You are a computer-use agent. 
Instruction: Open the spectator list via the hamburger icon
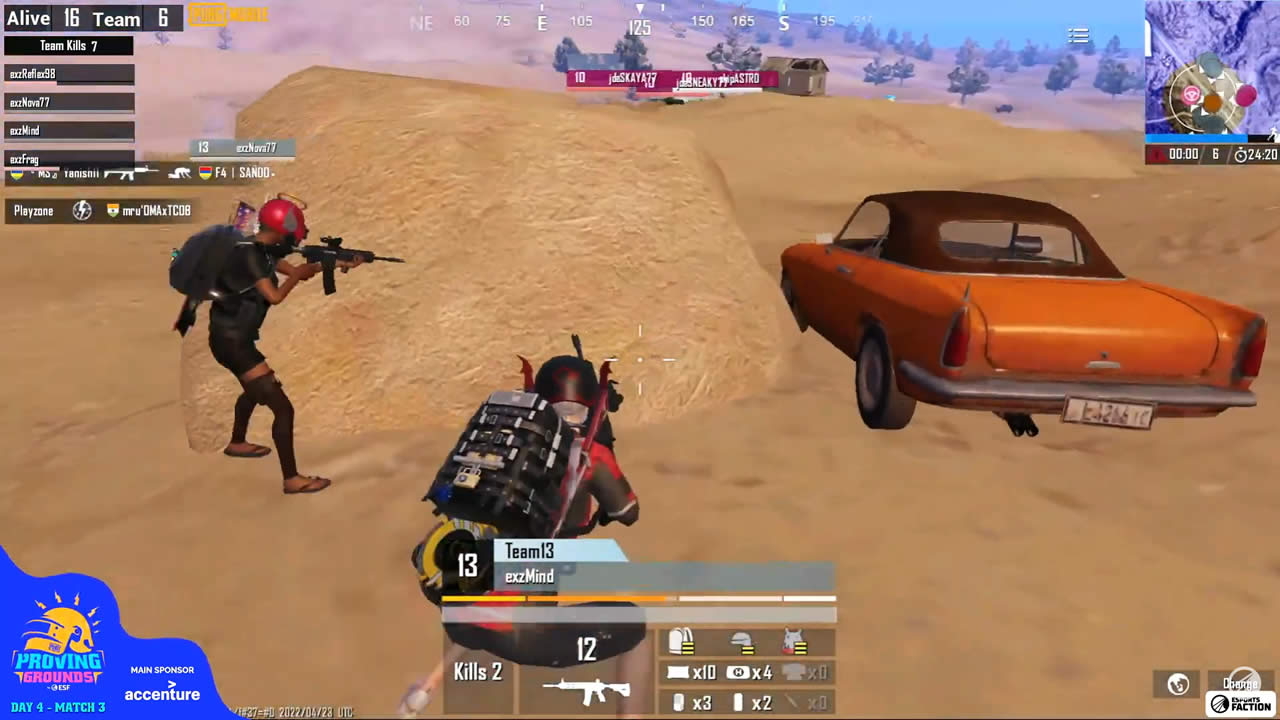coord(1078,35)
